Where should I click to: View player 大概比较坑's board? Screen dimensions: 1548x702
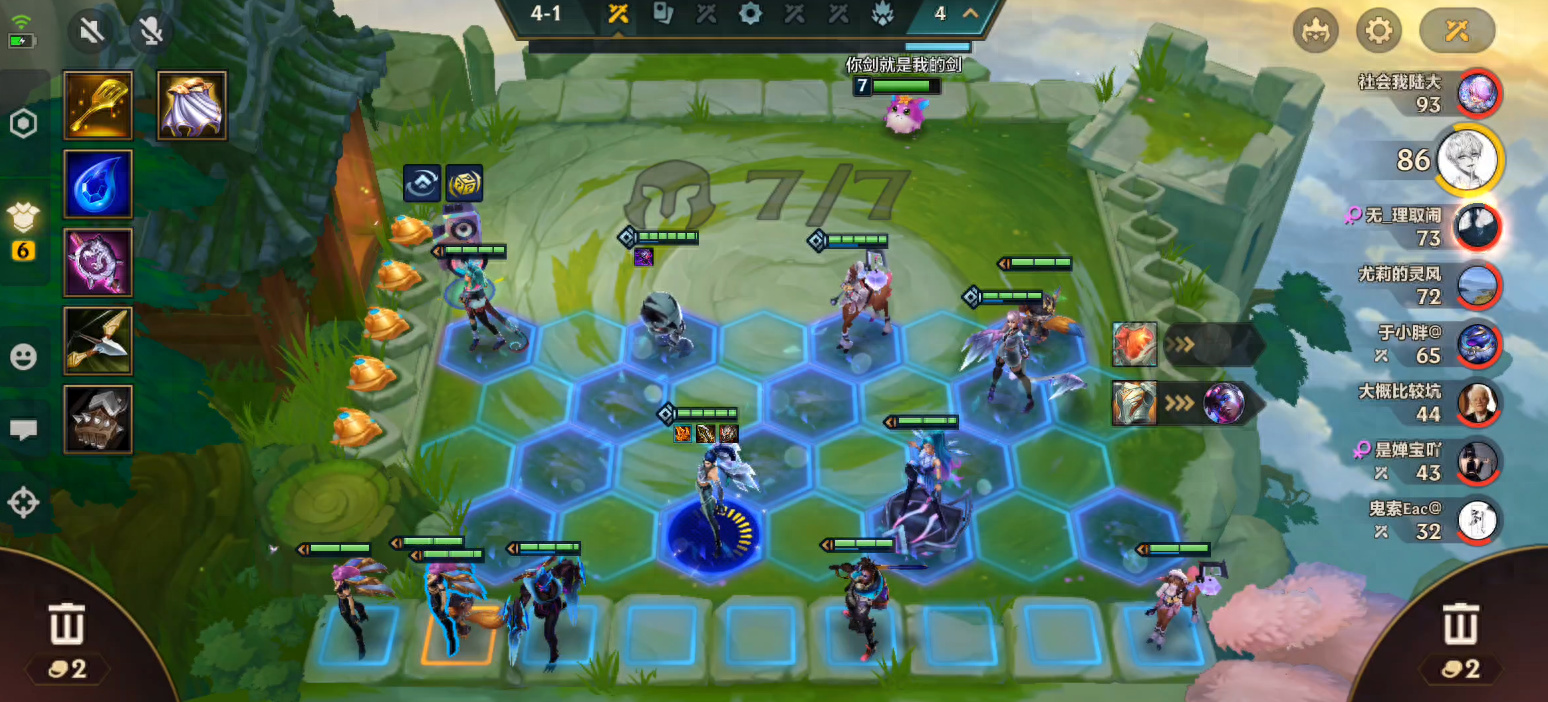[1478, 402]
